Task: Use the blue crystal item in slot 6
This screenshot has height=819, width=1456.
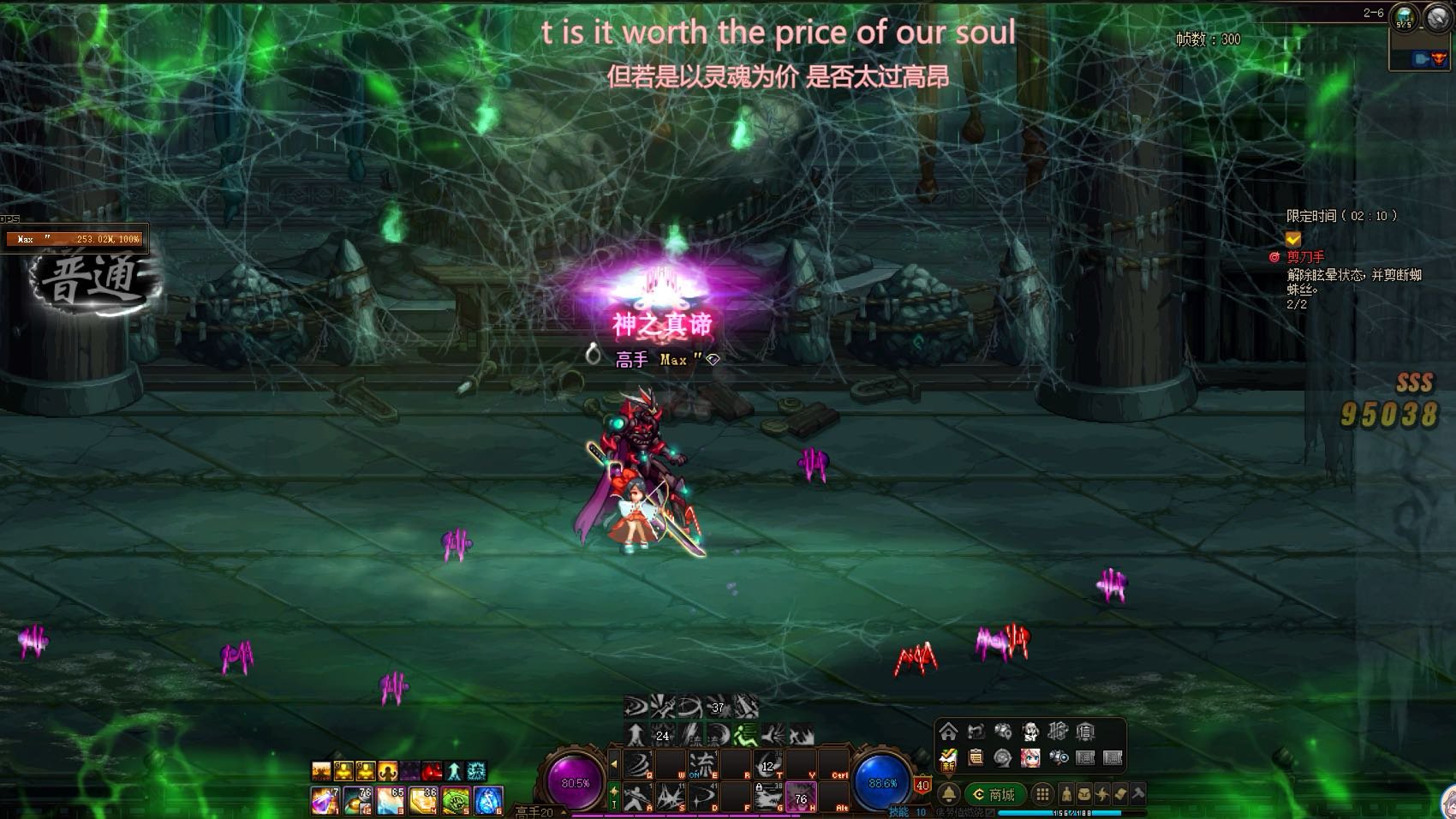Action: click(x=487, y=800)
